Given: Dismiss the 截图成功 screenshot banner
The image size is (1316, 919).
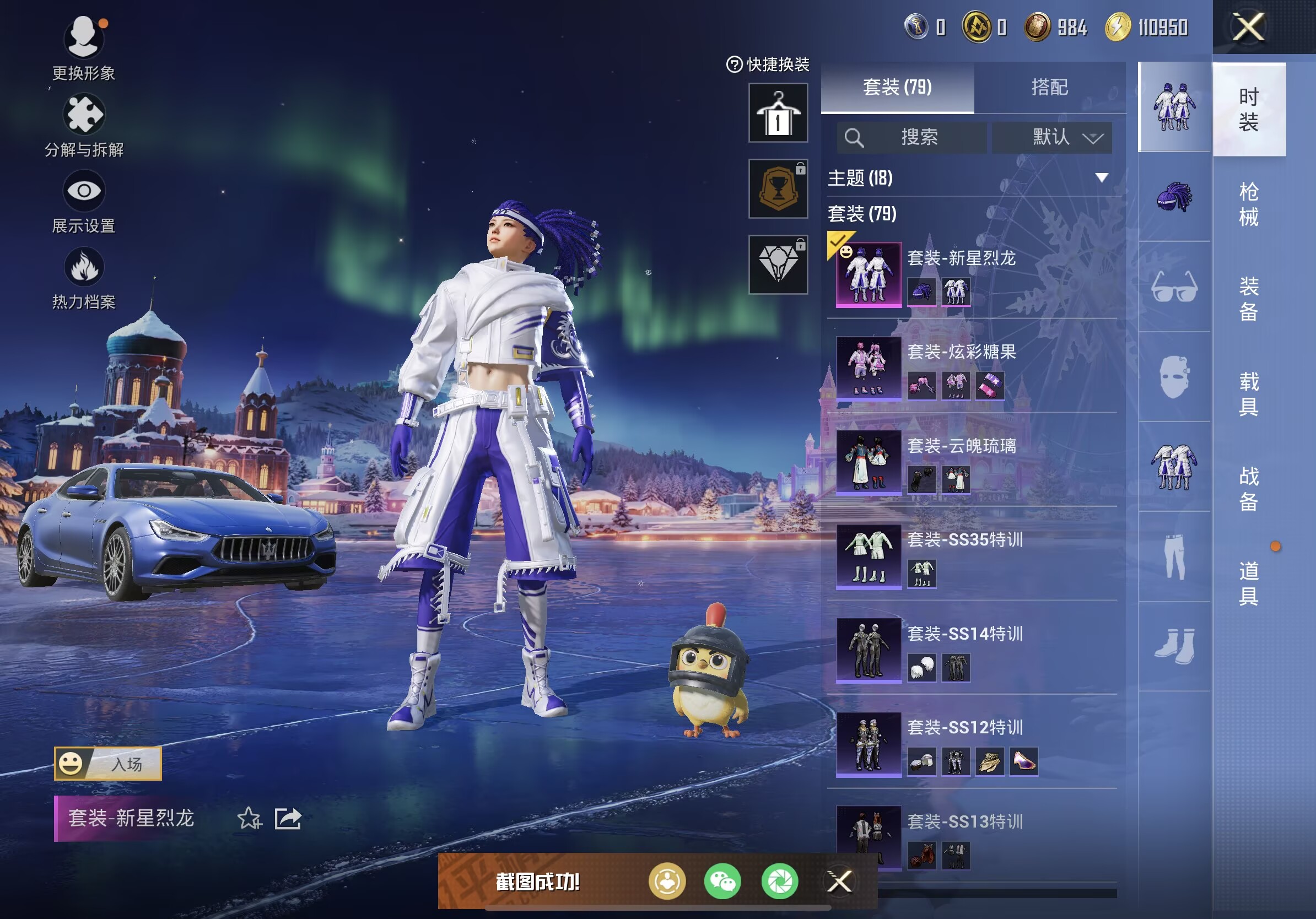Looking at the screenshot, I should pos(839,881).
